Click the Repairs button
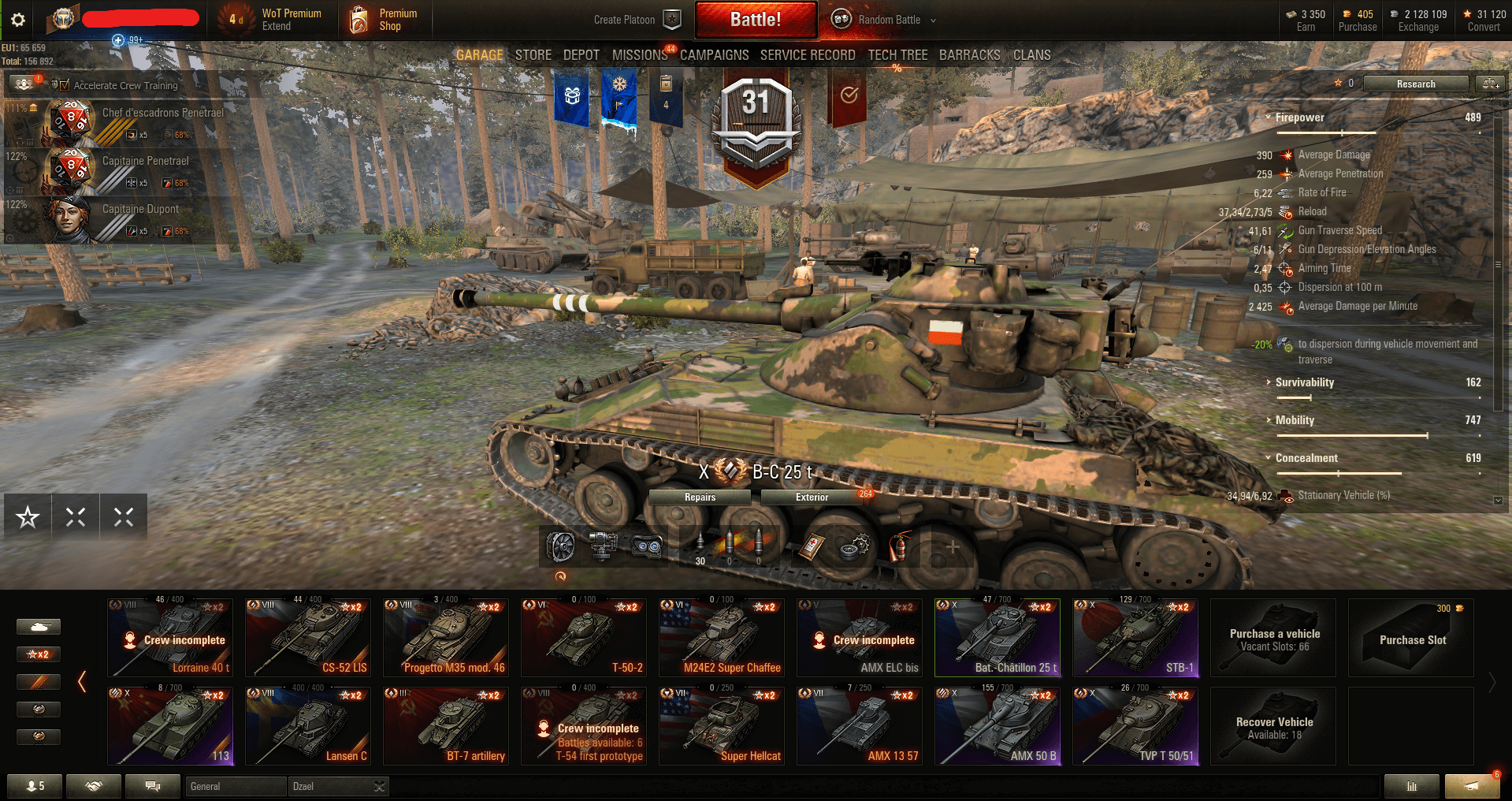This screenshot has height=801, width=1512. tap(700, 497)
